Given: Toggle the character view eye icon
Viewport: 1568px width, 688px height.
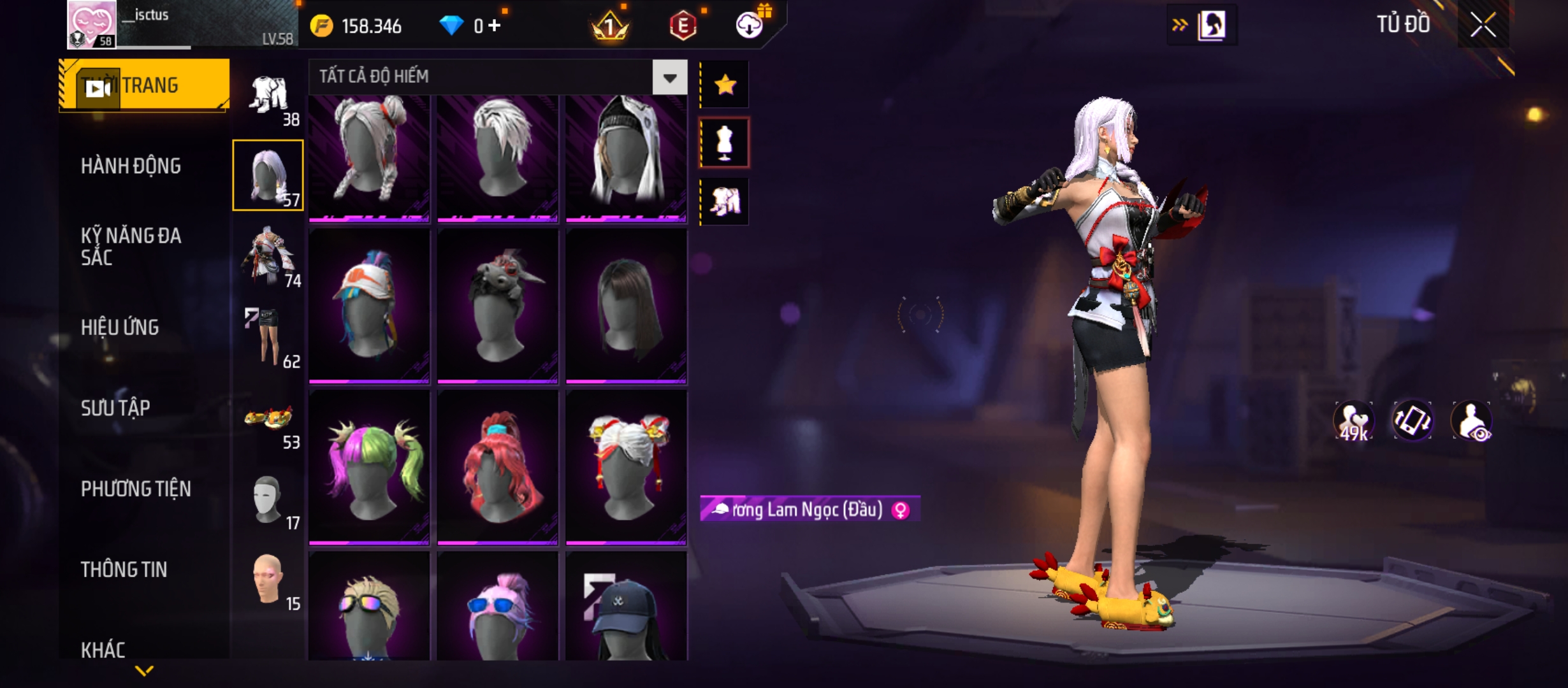Looking at the screenshot, I should 1472,421.
